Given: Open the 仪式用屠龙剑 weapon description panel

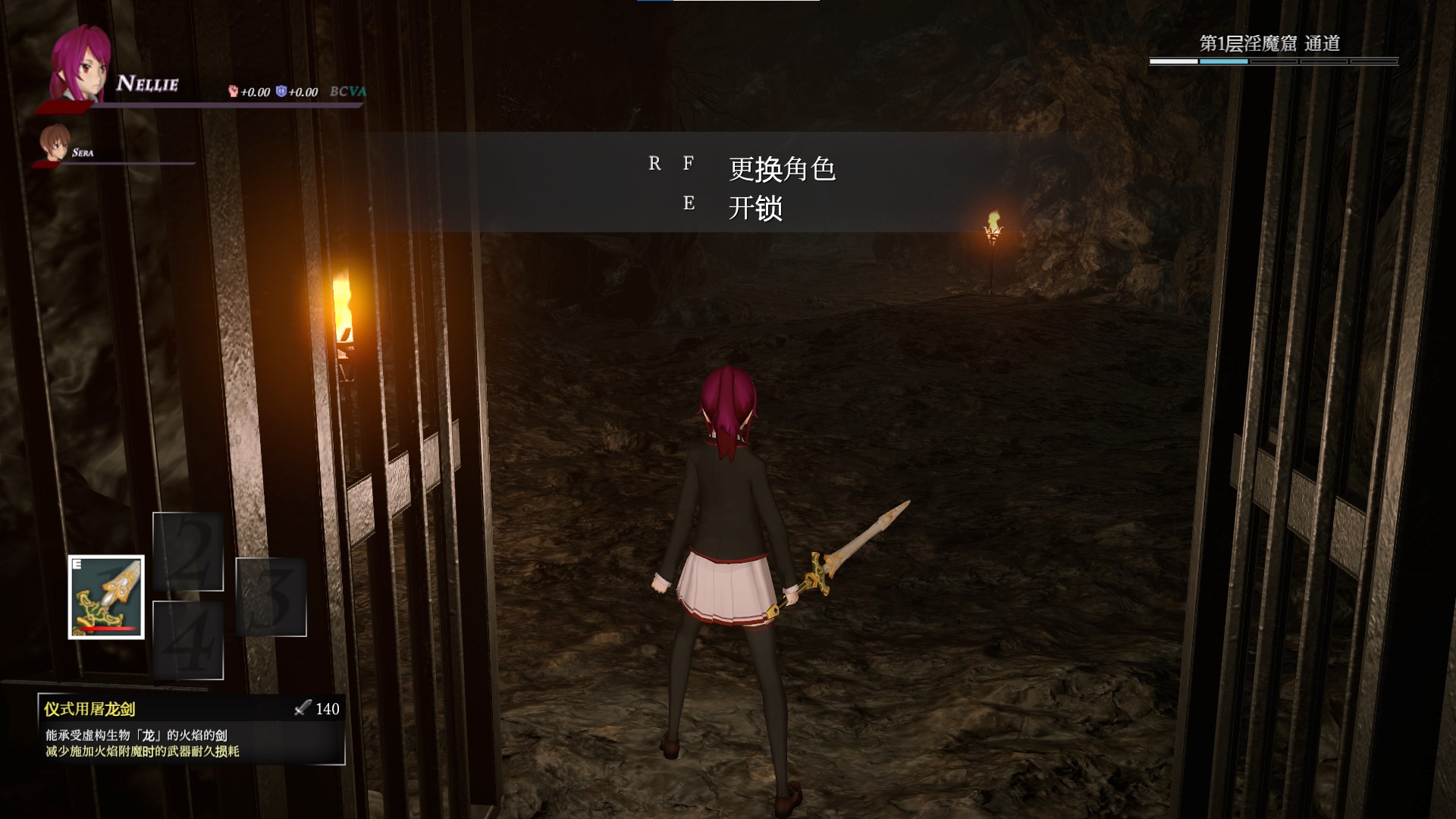Looking at the screenshot, I should 192,730.
